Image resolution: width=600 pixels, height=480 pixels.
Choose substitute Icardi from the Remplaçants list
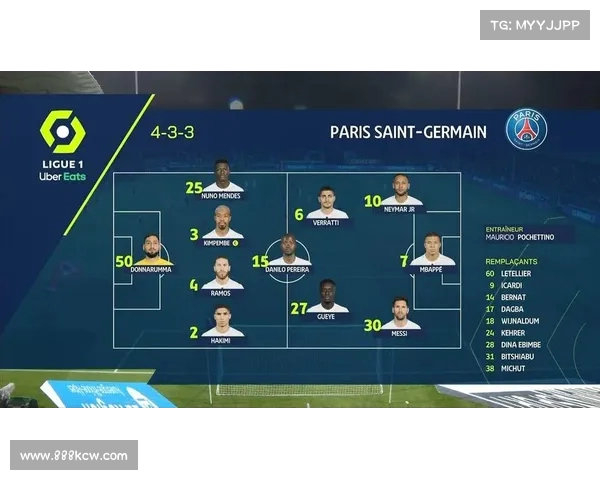tap(512, 285)
